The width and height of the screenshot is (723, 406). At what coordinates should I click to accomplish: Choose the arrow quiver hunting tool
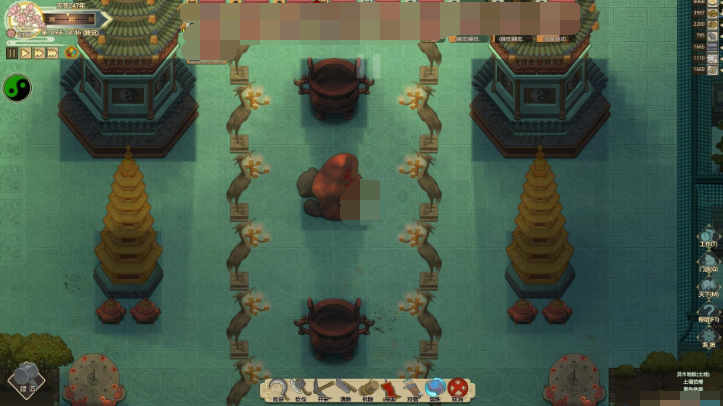412,388
